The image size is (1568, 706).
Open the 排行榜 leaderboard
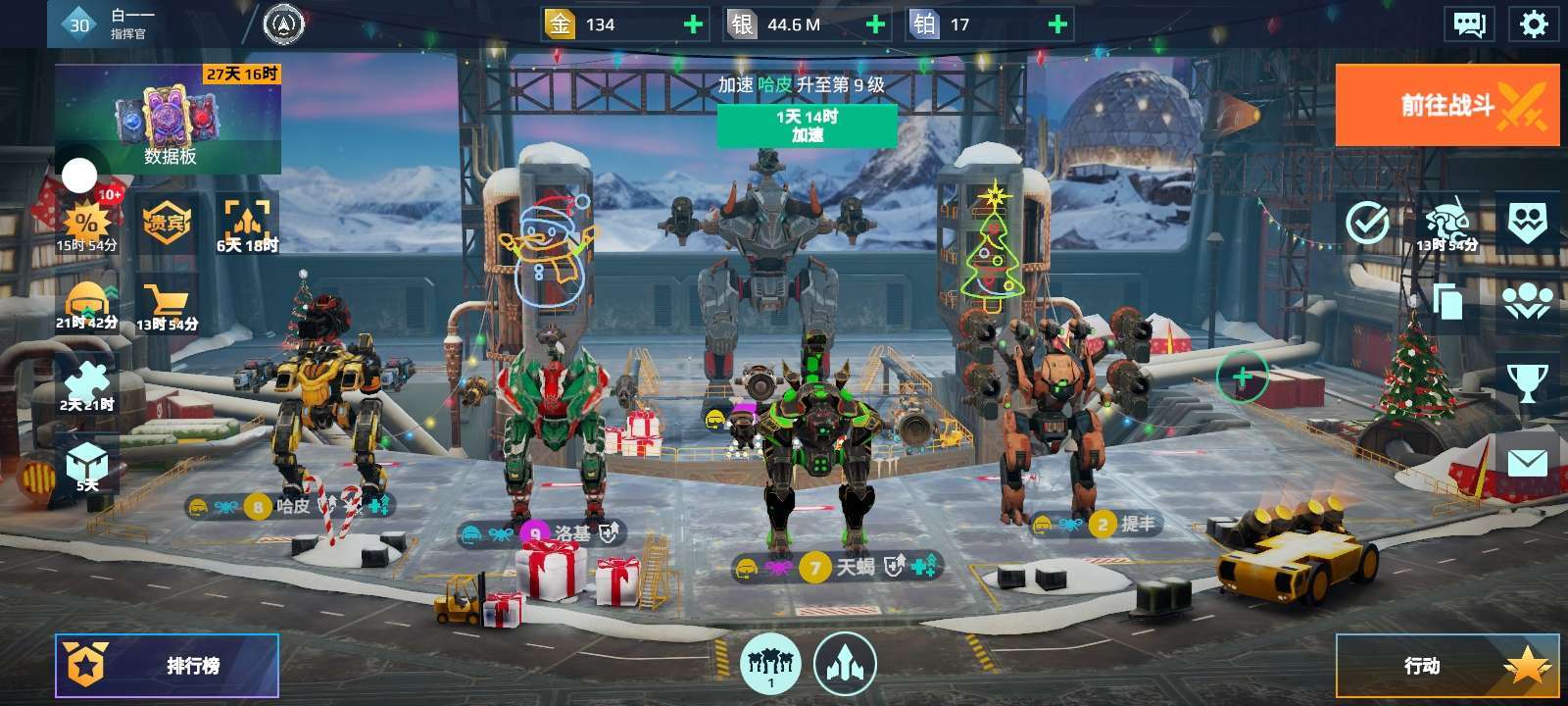(167, 666)
